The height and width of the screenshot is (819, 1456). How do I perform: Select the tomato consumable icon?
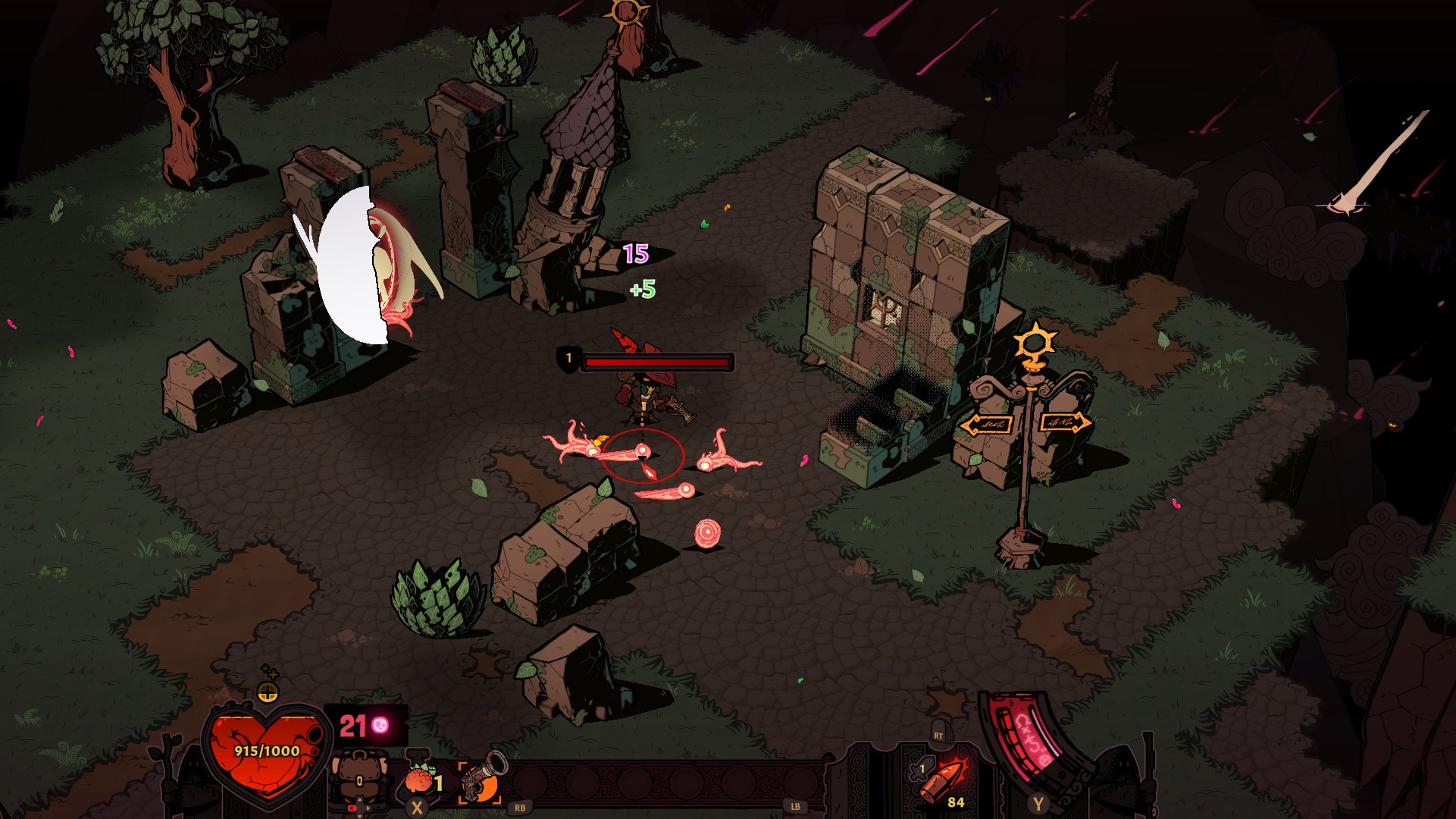point(421,780)
